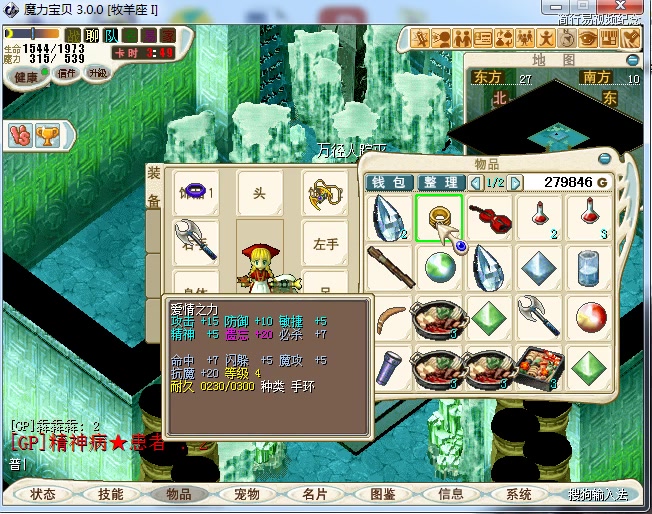Open the 系统 system menu

pyautogui.click(x=519, y=494)
